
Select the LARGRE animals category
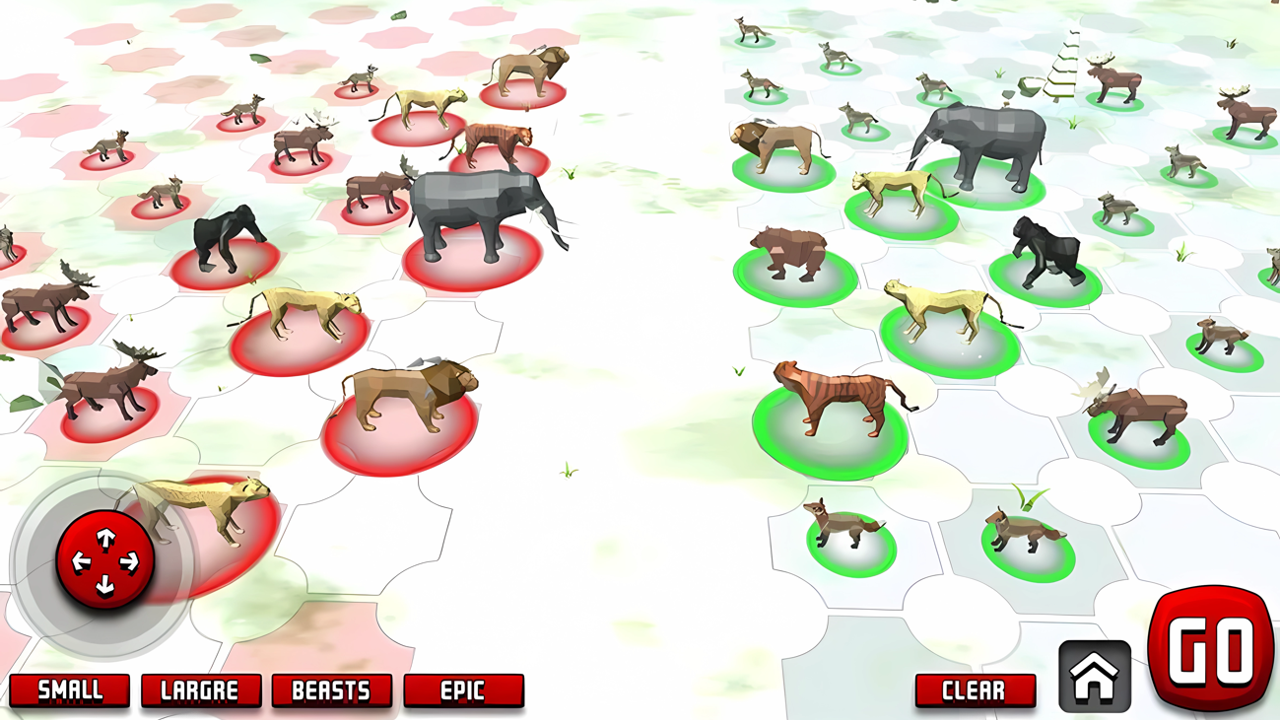(200, 691)
